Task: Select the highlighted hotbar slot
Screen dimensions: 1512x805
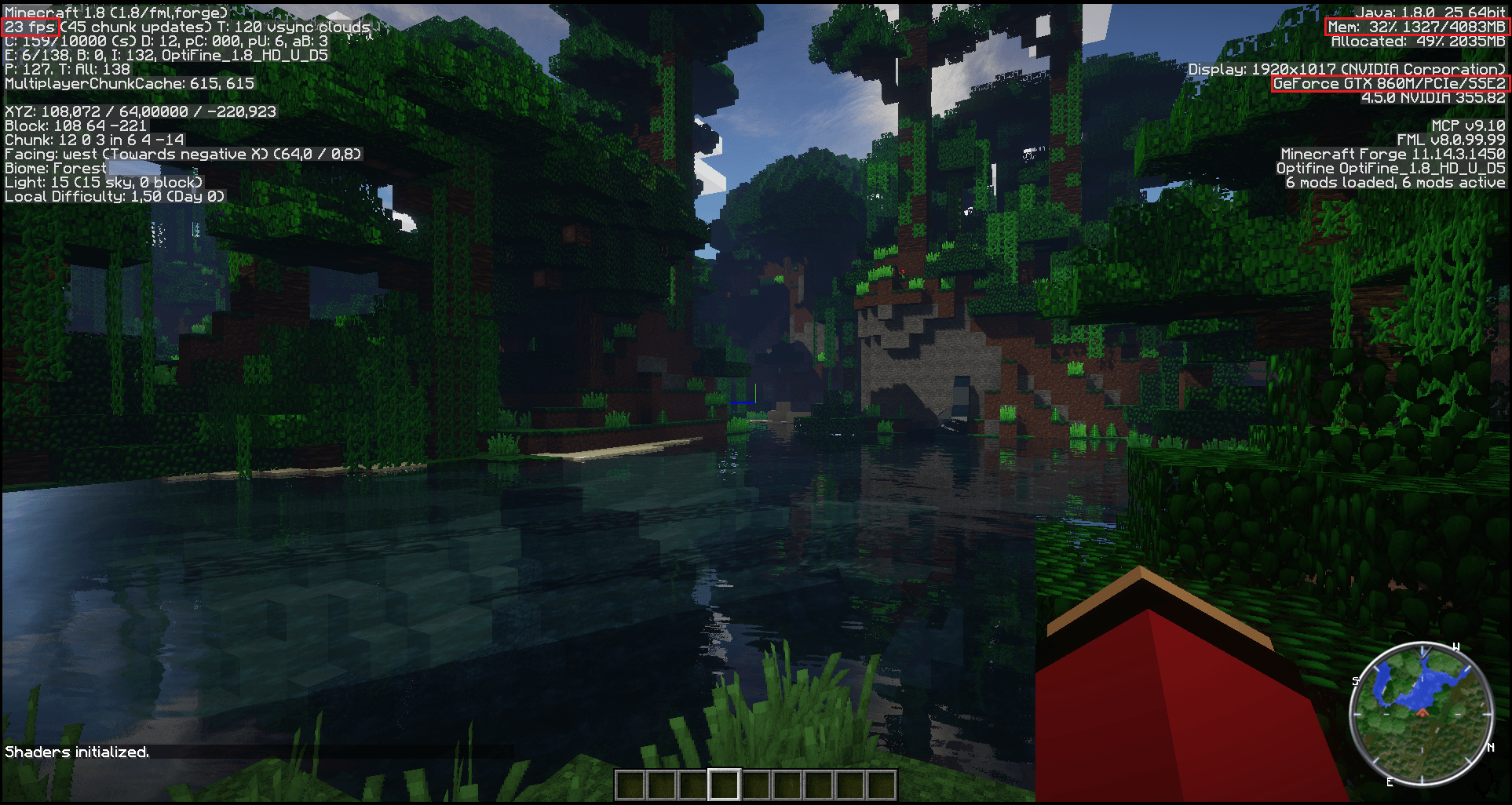Action: point(724,784)
